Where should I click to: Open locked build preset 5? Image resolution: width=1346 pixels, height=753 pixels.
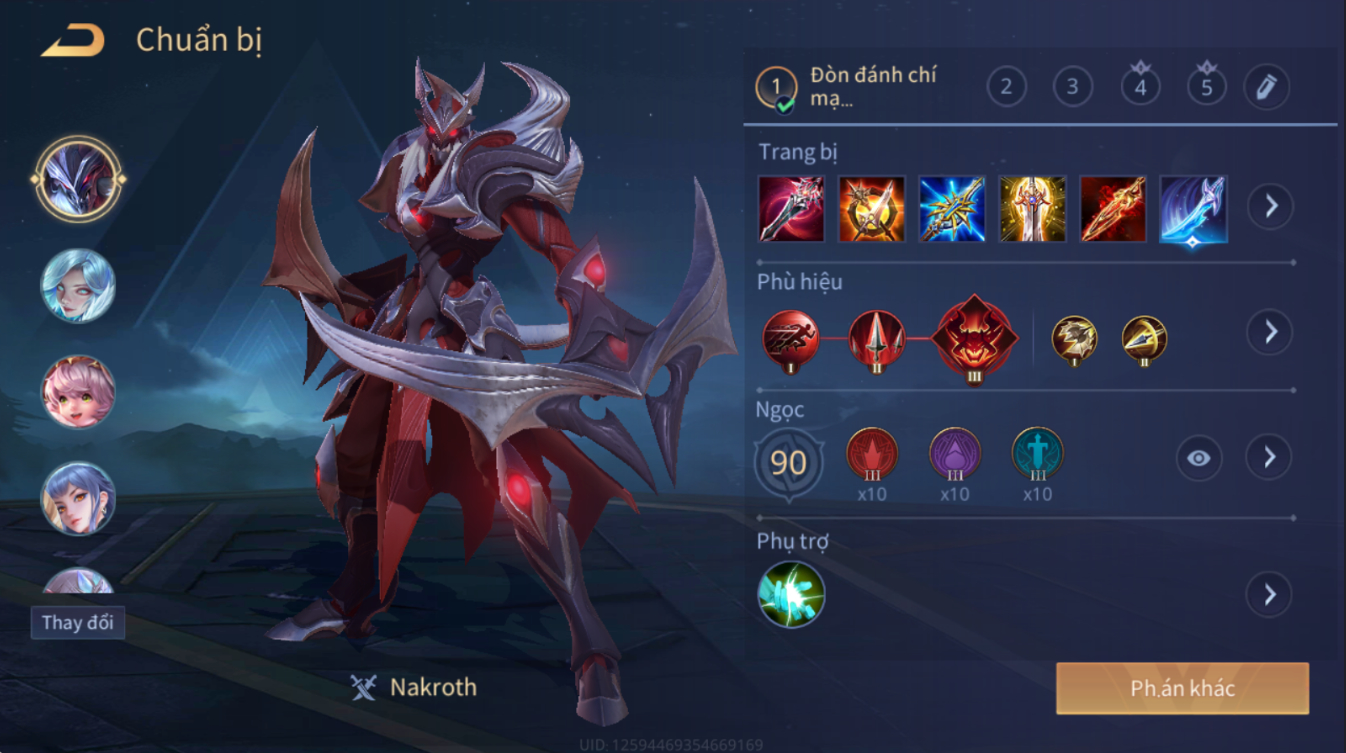click(1206, 87)
